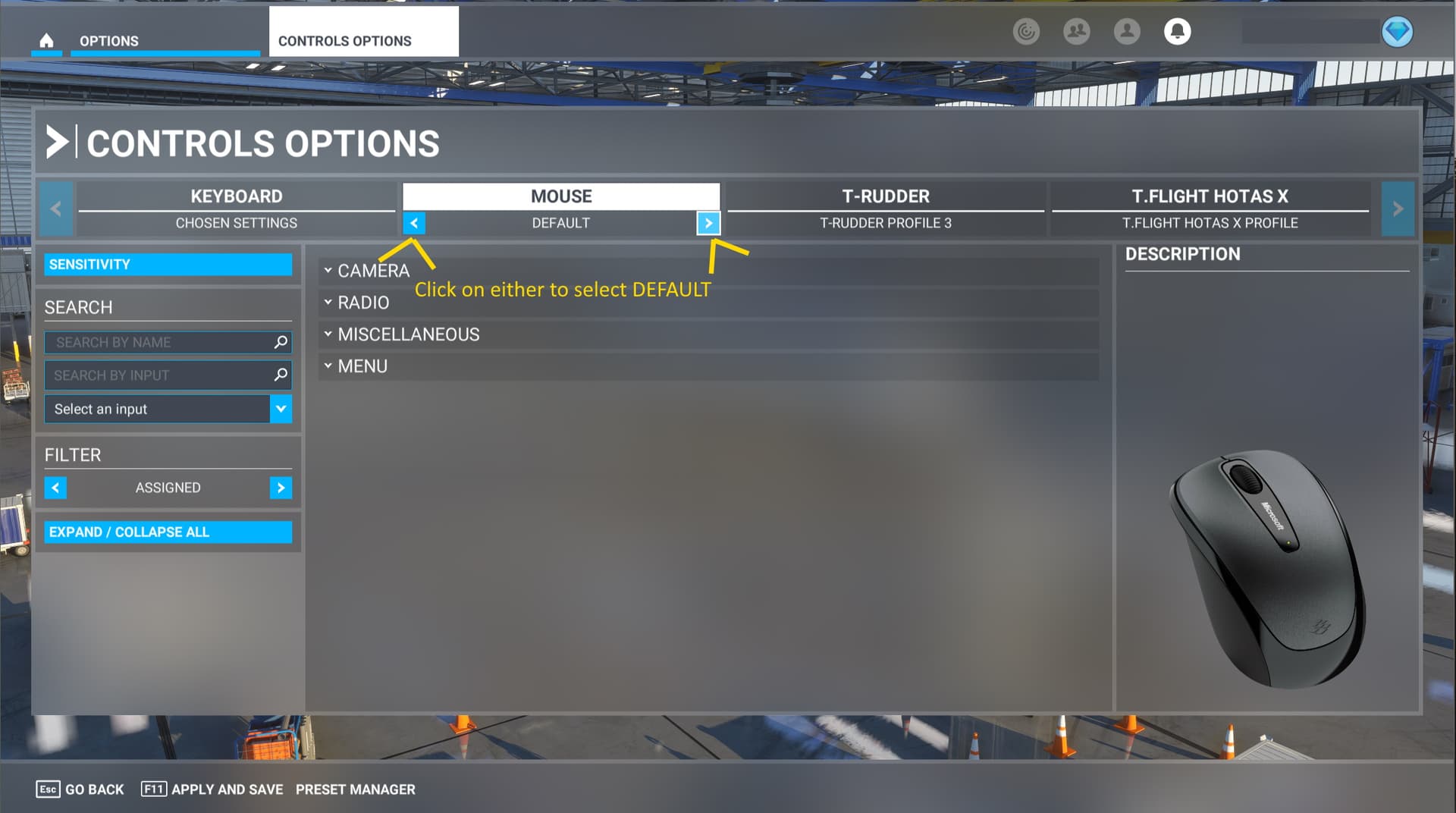Click EXPAND / COLLAPSE ALL
Screen dimensions: 1456x813
click(168, 532)
